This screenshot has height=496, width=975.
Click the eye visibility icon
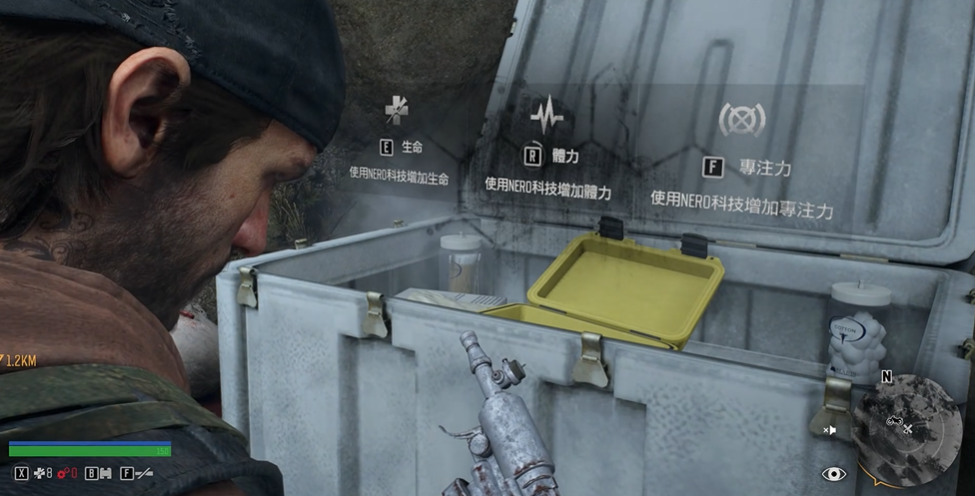point(834,474)
